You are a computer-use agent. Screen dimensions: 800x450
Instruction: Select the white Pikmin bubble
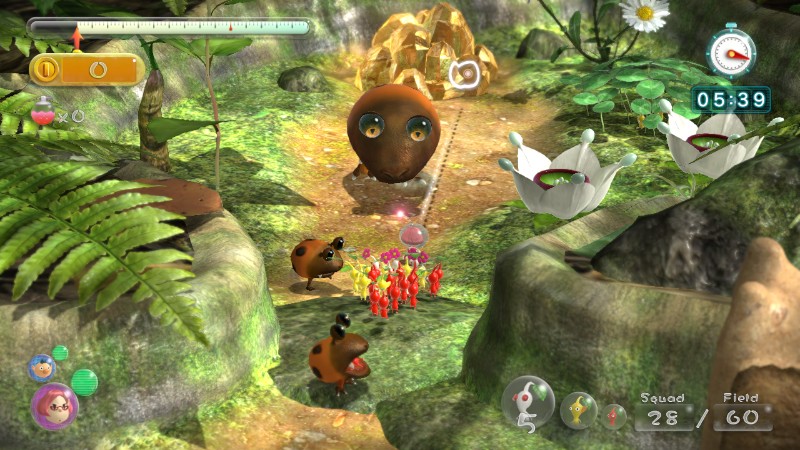tap(528, 402)
